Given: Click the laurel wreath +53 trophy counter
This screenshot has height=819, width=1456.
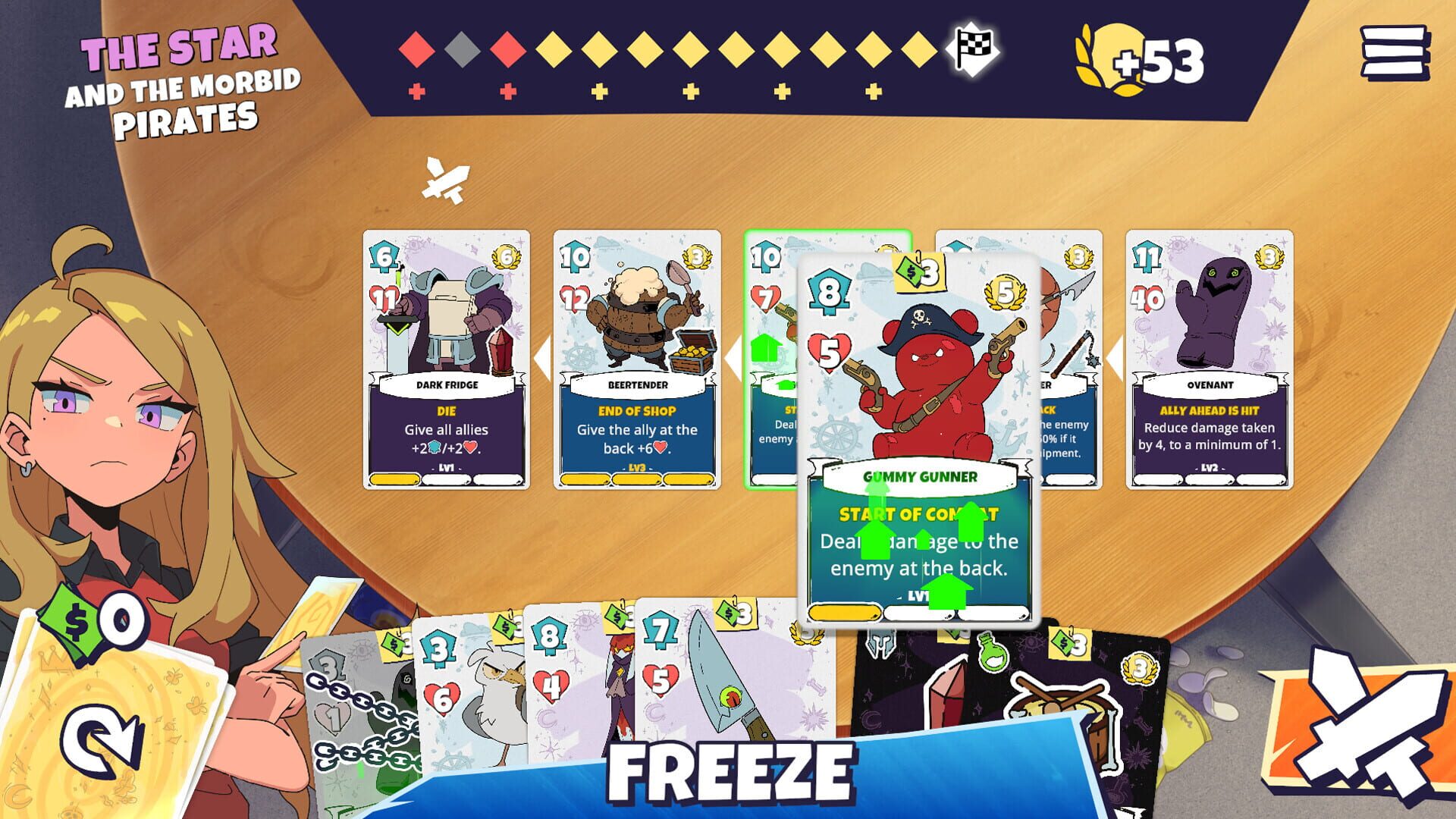Looking at the screenshot, I should (x=1130, y=57).
